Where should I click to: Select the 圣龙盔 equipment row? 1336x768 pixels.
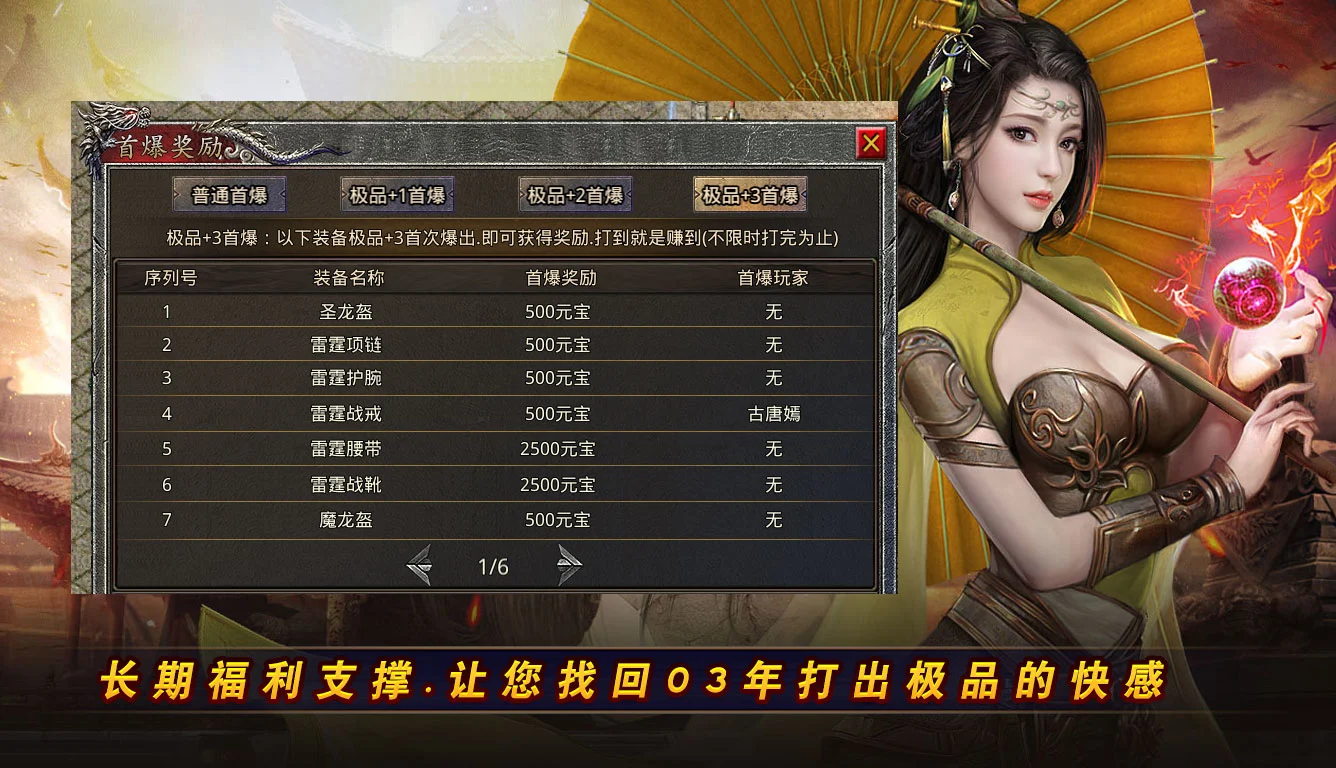(x=346, y=311)
